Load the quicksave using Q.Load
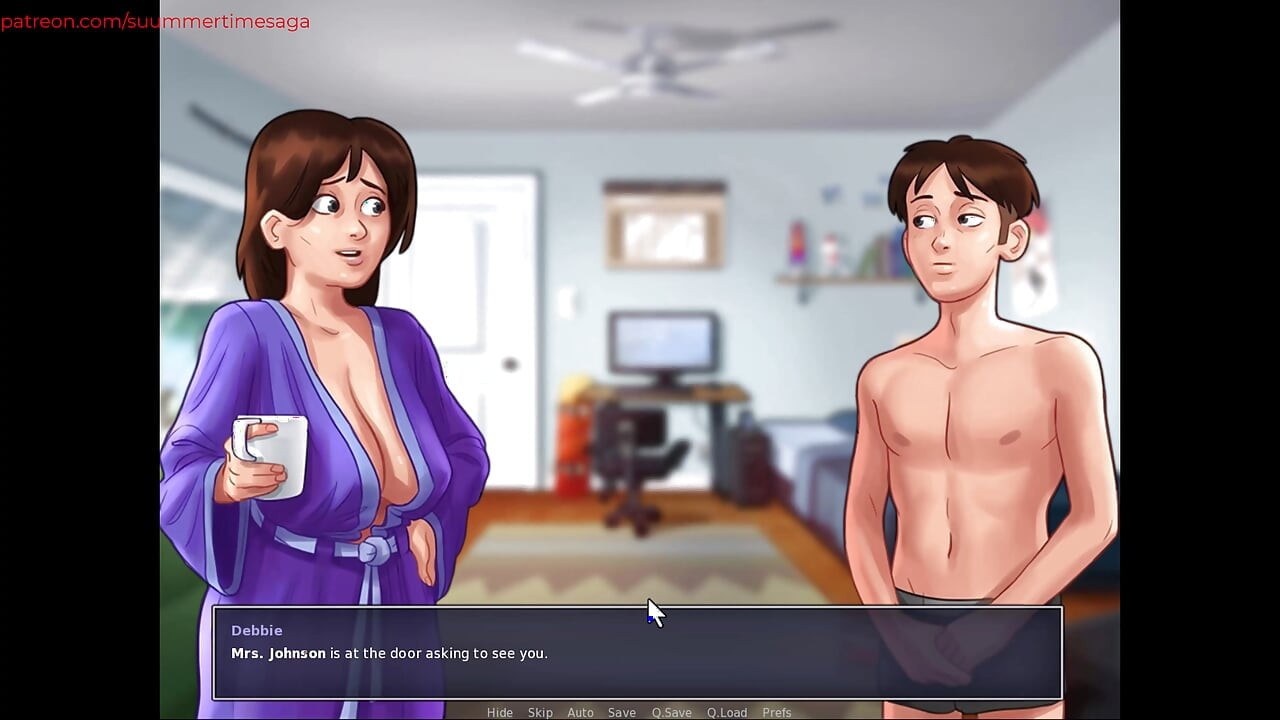The image size is (1280, 720). [727, 712]
